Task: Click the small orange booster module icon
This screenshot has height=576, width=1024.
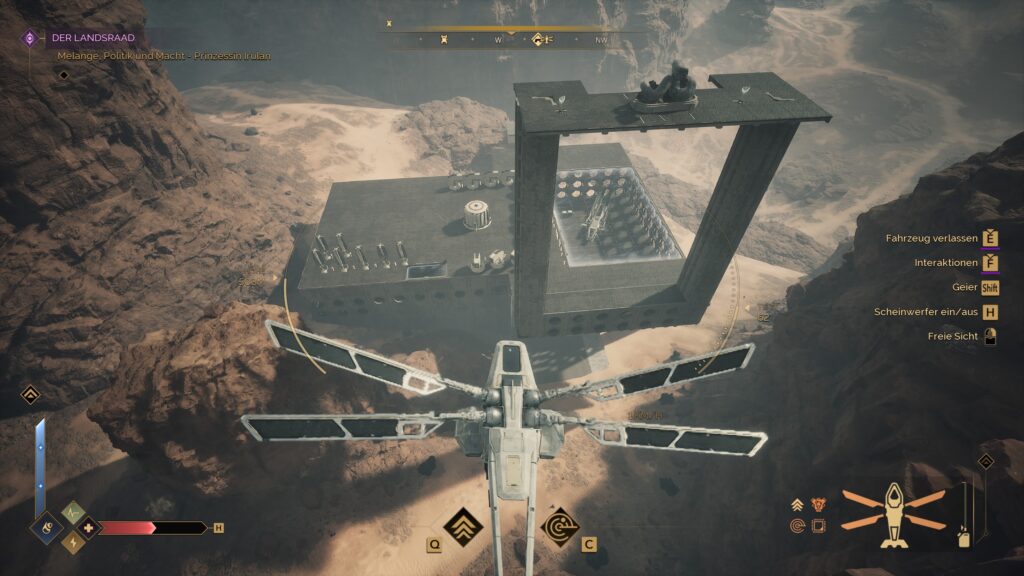Action: point(798,505)
